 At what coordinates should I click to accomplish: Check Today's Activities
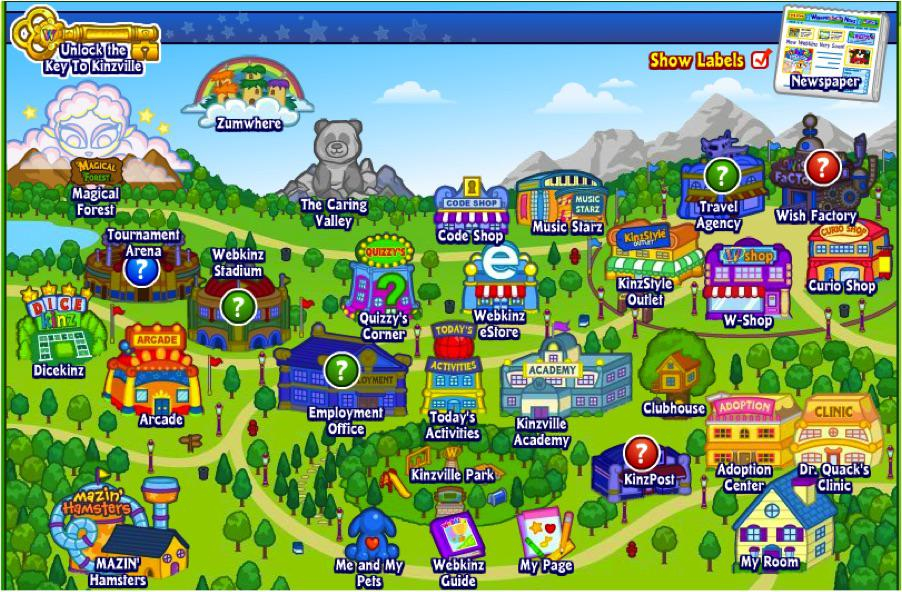point(452,375)
